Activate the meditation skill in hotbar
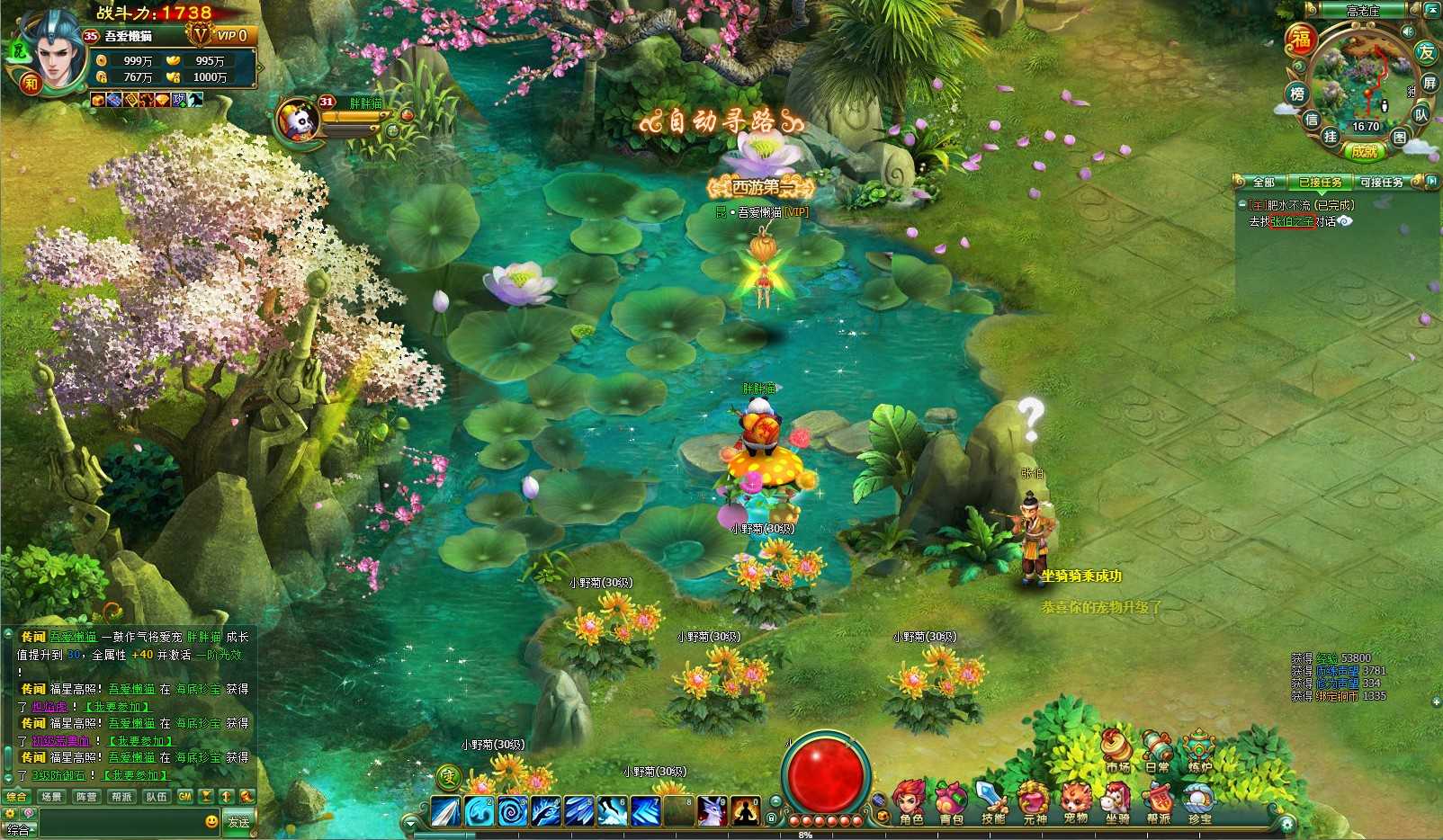 click(745, 811)
